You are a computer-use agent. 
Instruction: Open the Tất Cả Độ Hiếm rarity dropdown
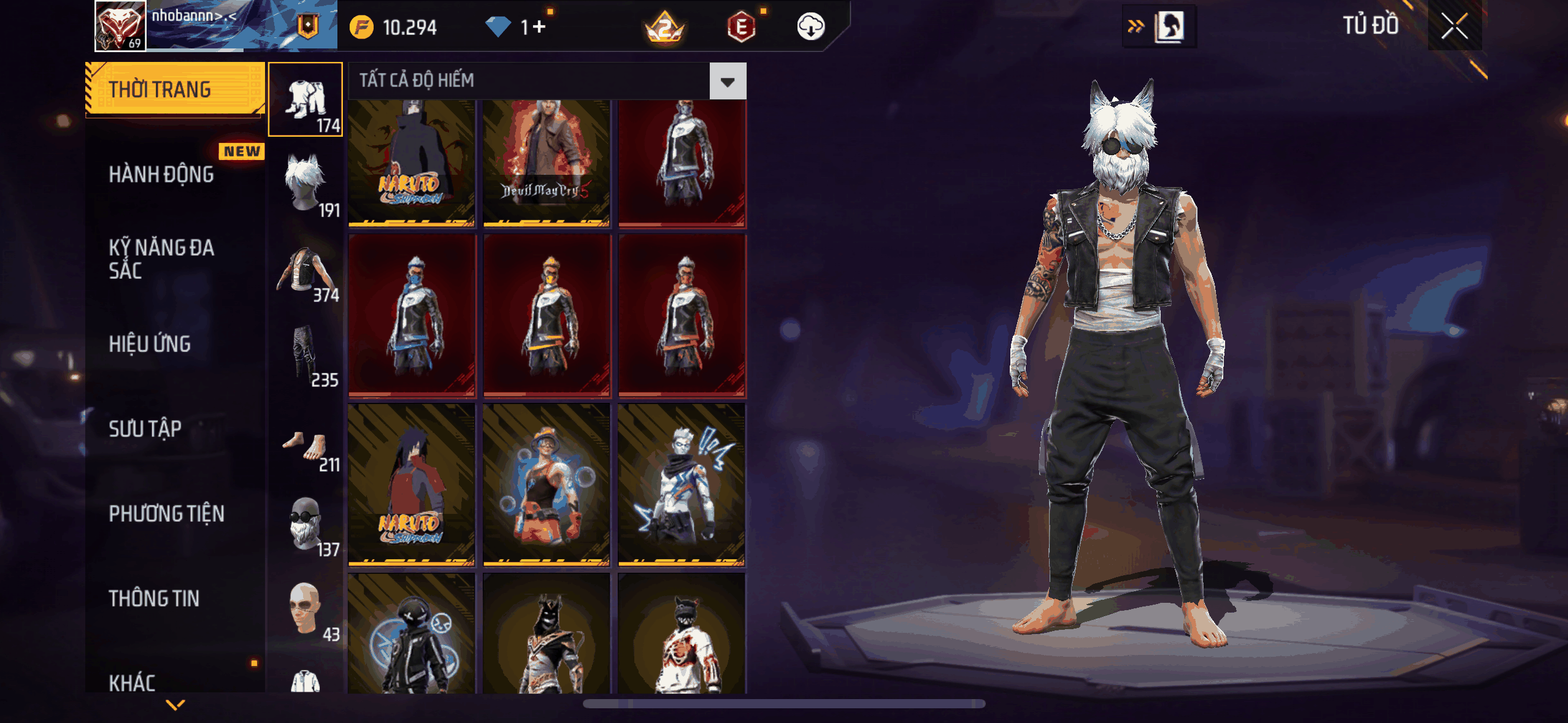[728, 81]
